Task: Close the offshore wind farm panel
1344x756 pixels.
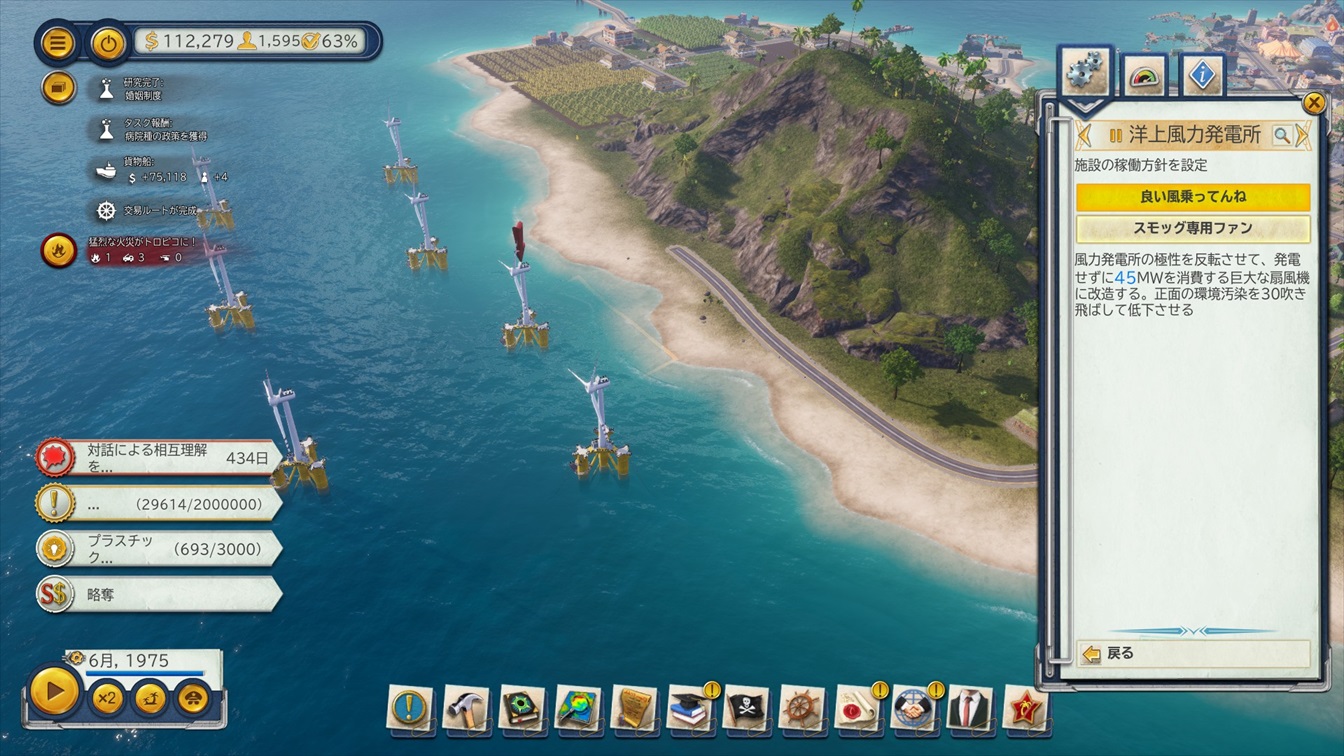Action: click(1313, 102)
